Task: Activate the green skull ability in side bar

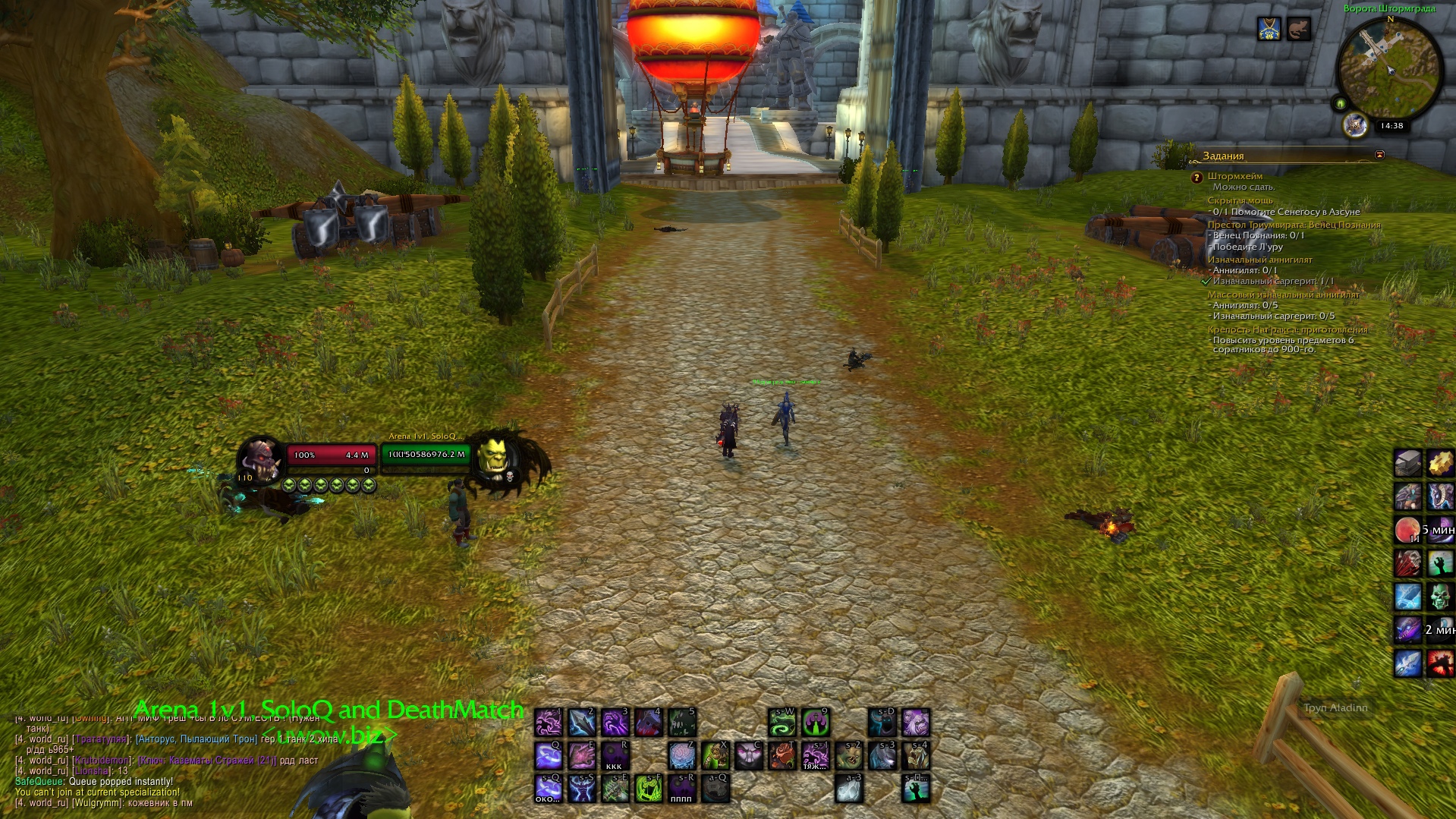Action: [1440, 597]
